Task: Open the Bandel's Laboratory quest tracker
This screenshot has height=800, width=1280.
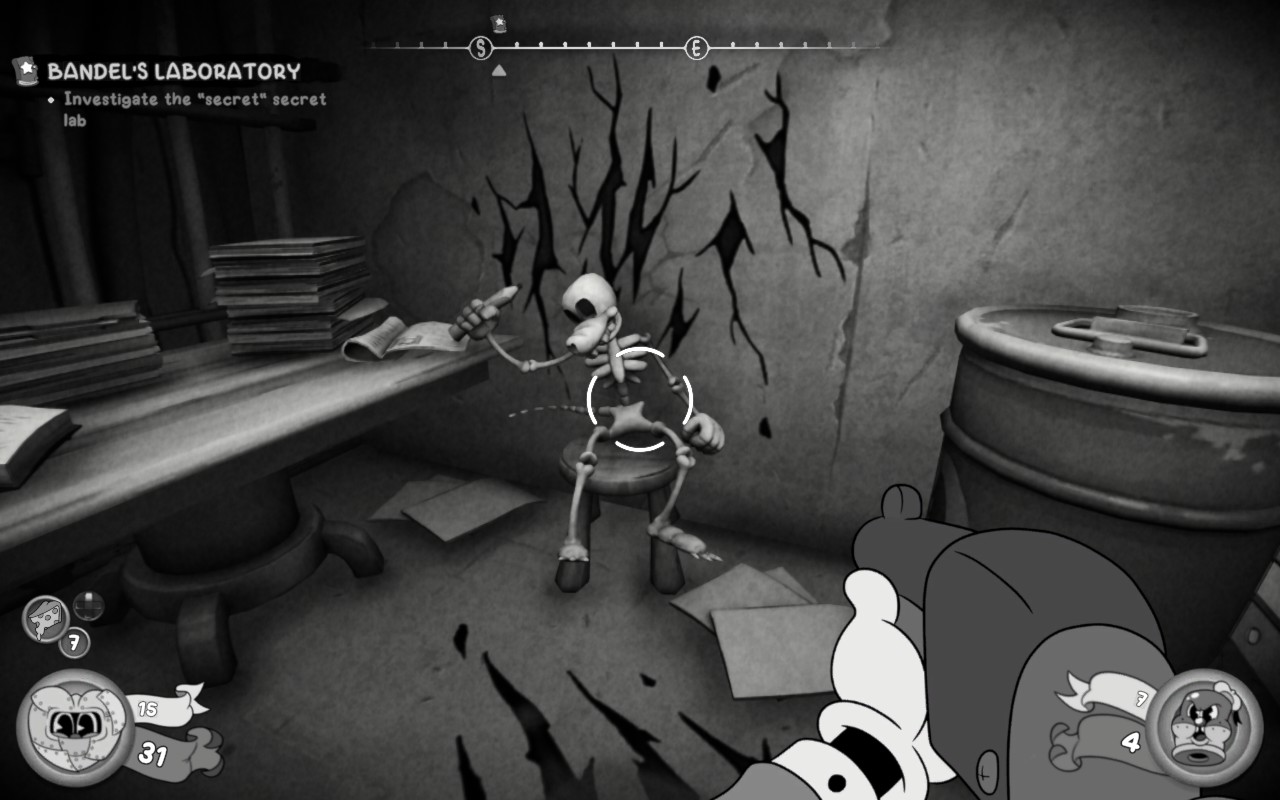Action: 172,72
